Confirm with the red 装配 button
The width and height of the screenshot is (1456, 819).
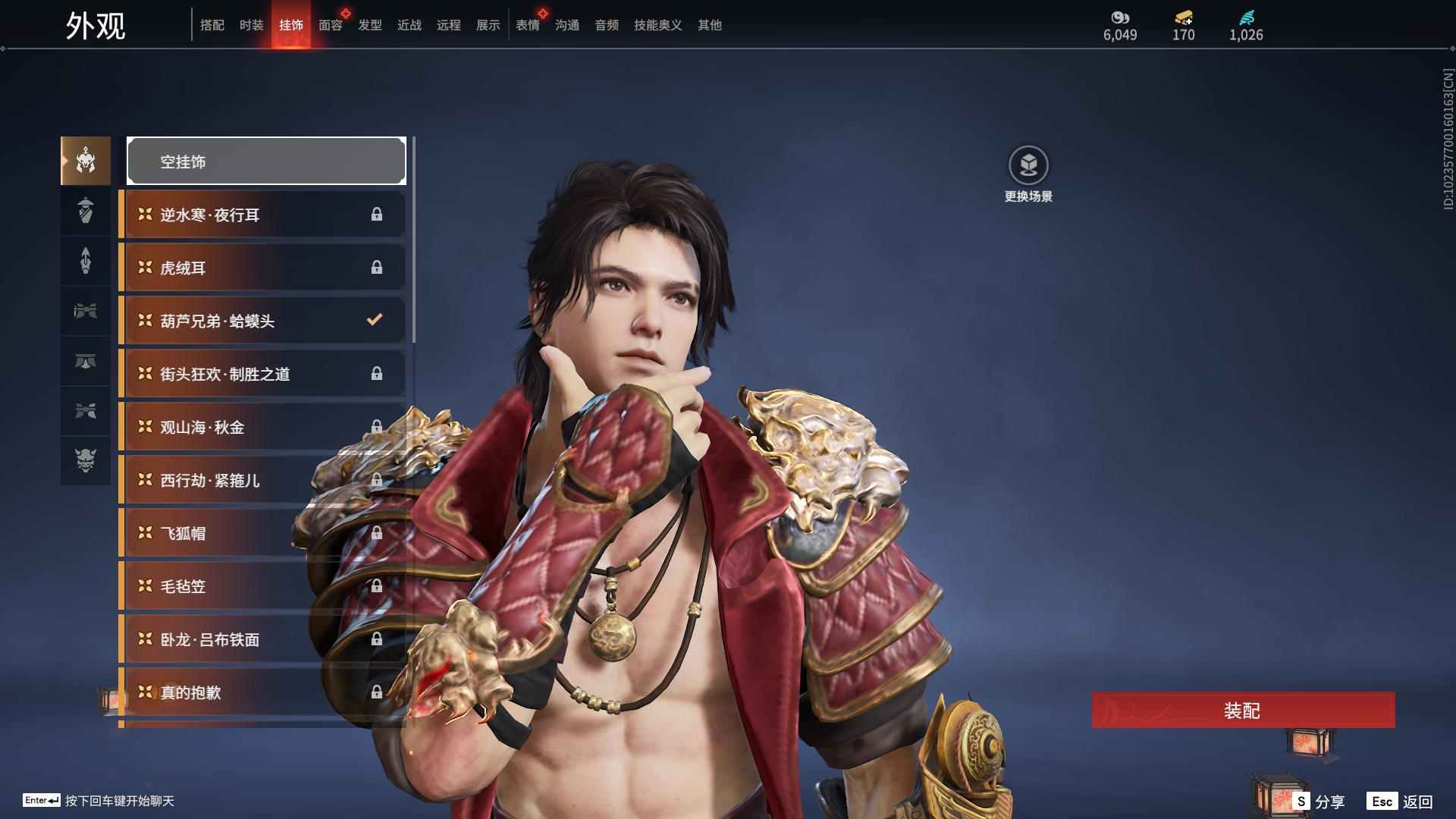1243,710
